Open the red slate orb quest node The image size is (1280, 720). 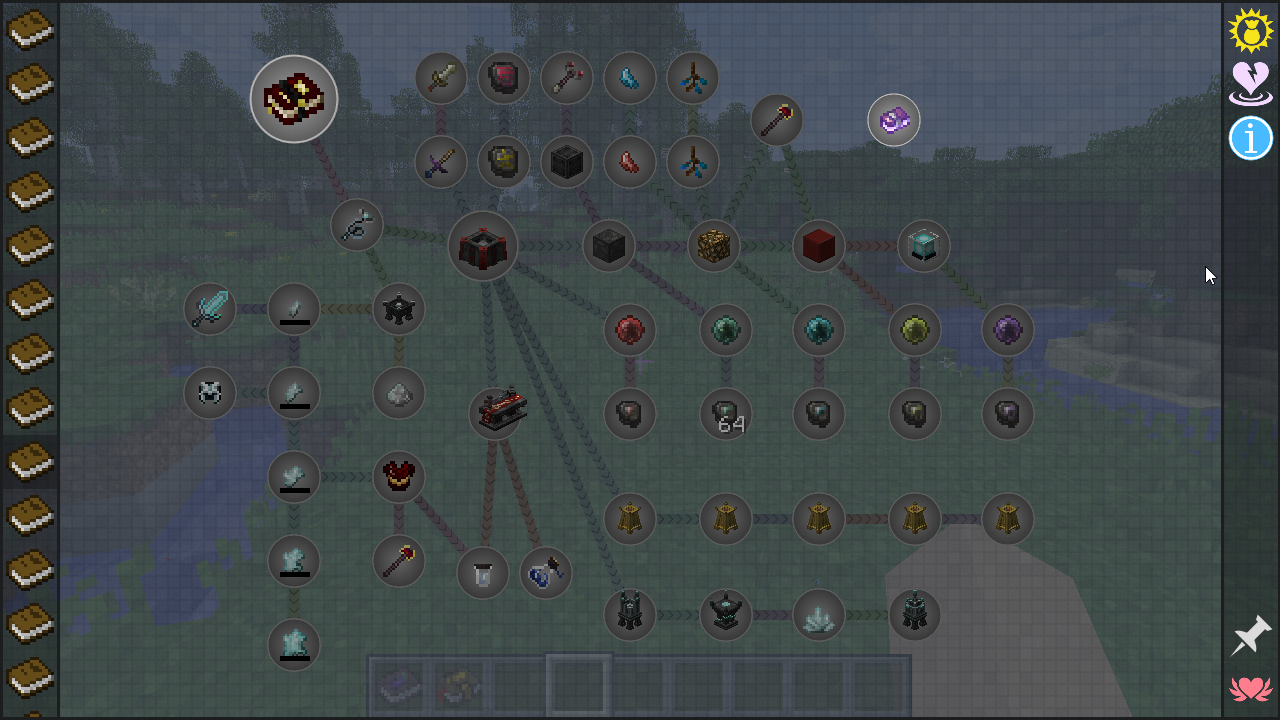(630, 330)
